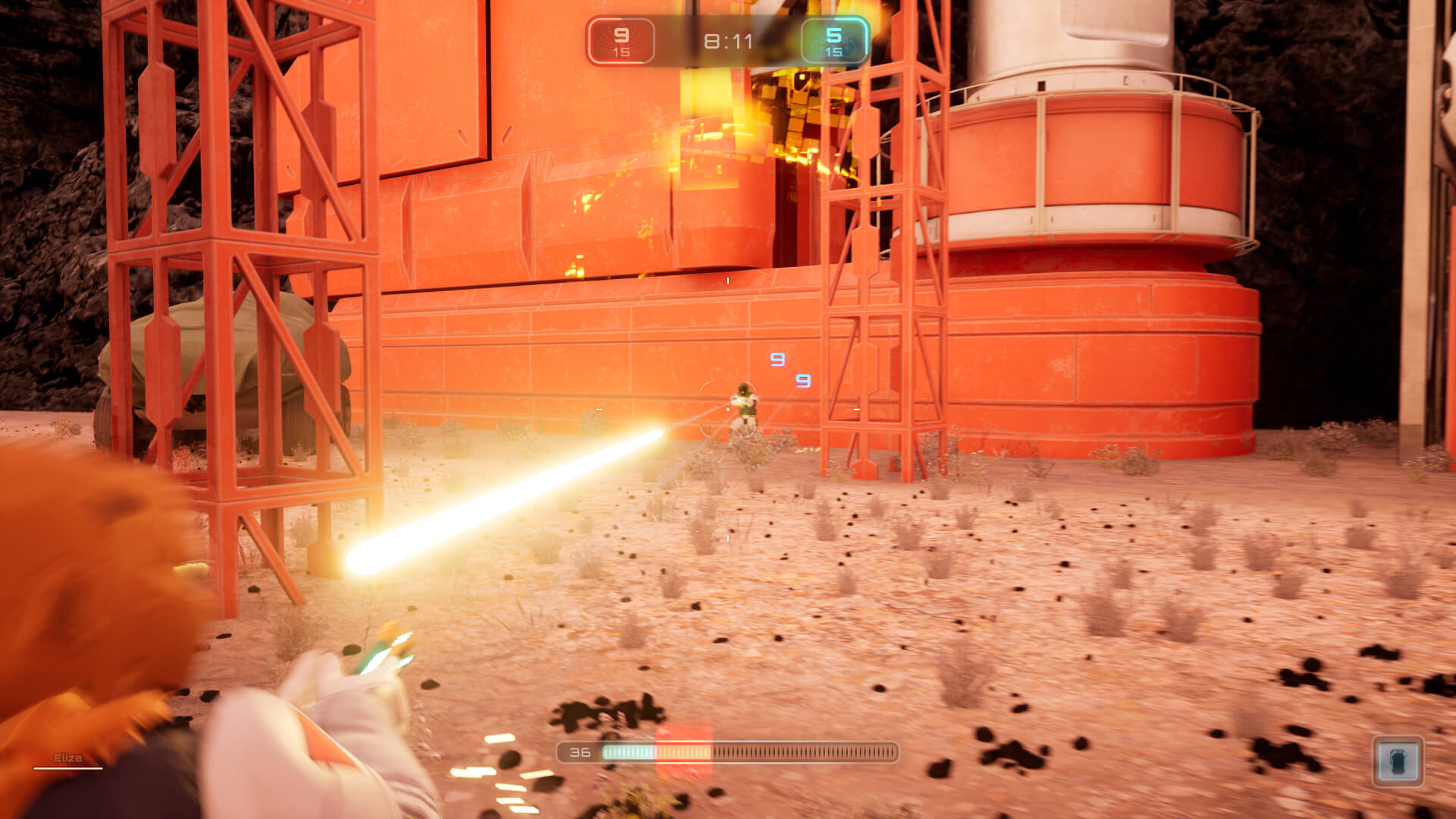The height and width of the screenshot is (819, 1456).
Task: Click the red team emblem showing 9
Action: (x=622, y=34)
